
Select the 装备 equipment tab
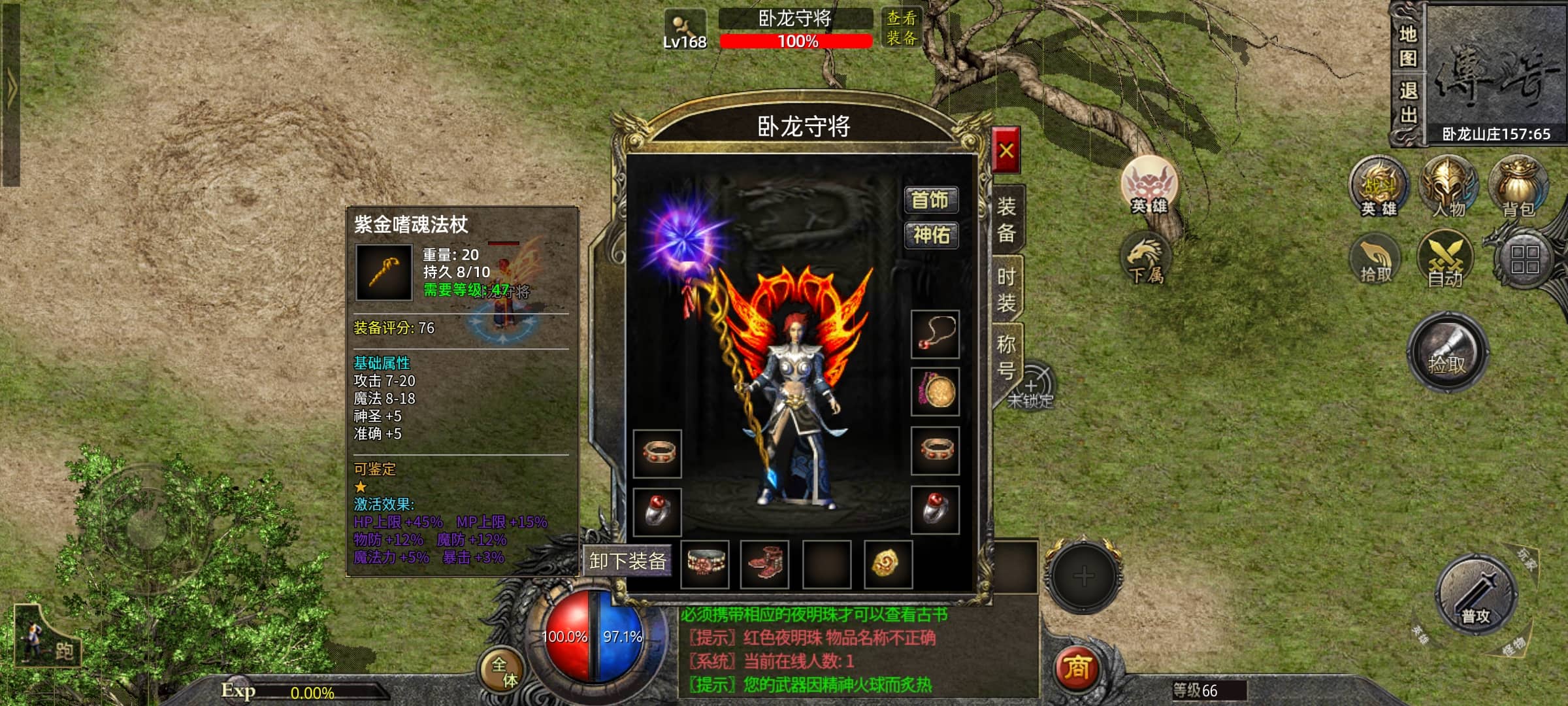1006,220
